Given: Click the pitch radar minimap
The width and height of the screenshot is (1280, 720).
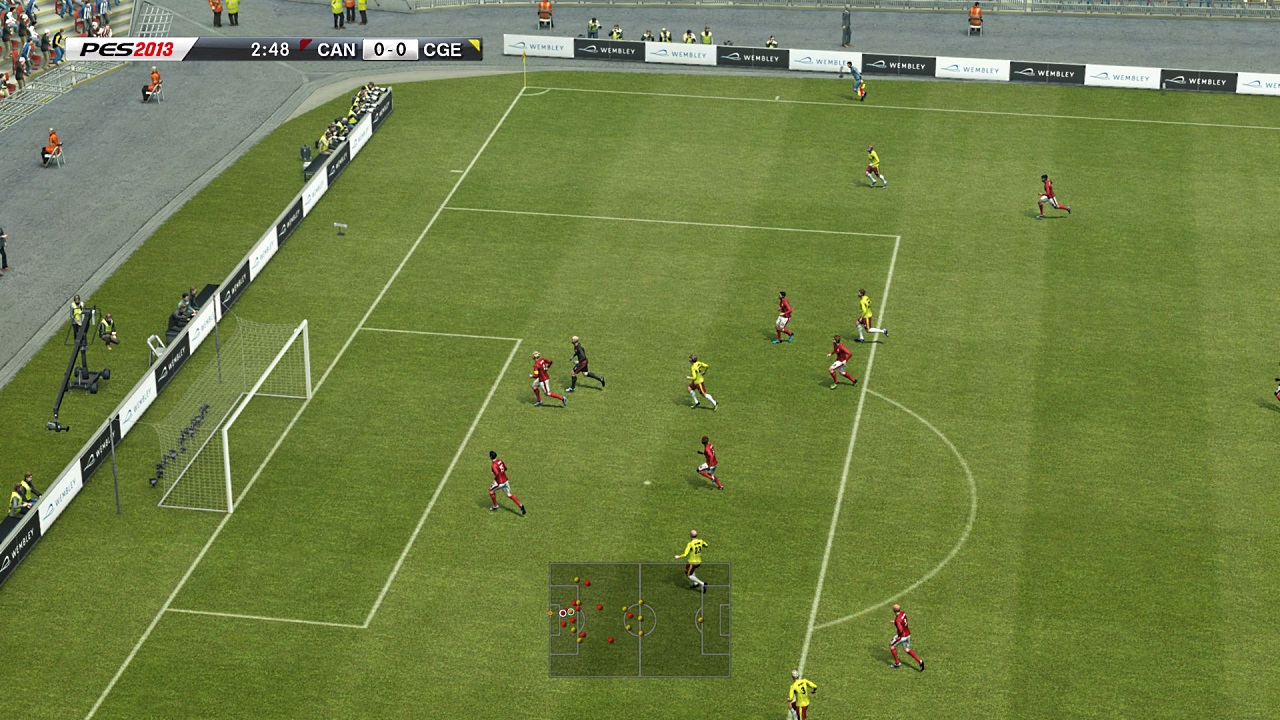Looking at the screenshot, I should [x=640, y=620].
